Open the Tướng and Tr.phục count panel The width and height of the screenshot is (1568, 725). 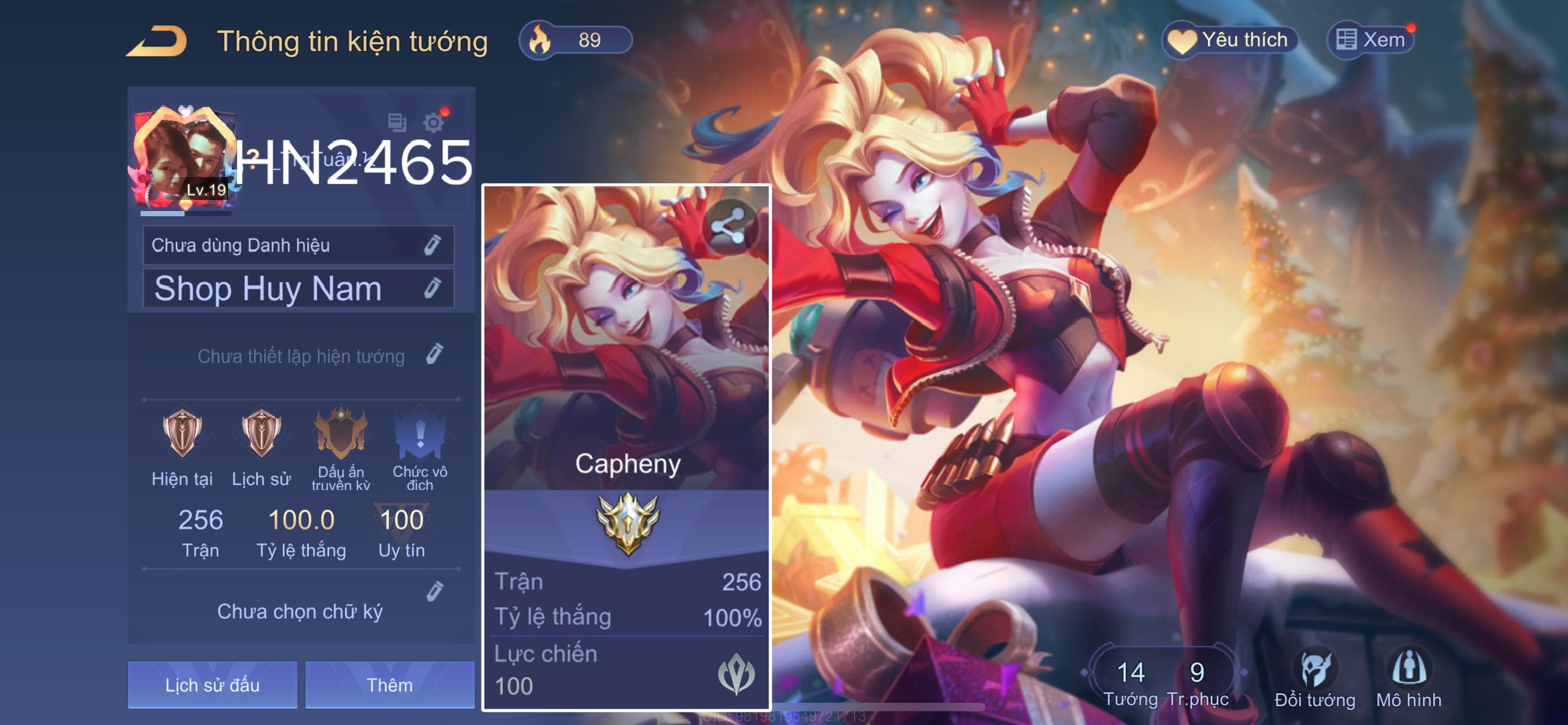coord(1164,679)
